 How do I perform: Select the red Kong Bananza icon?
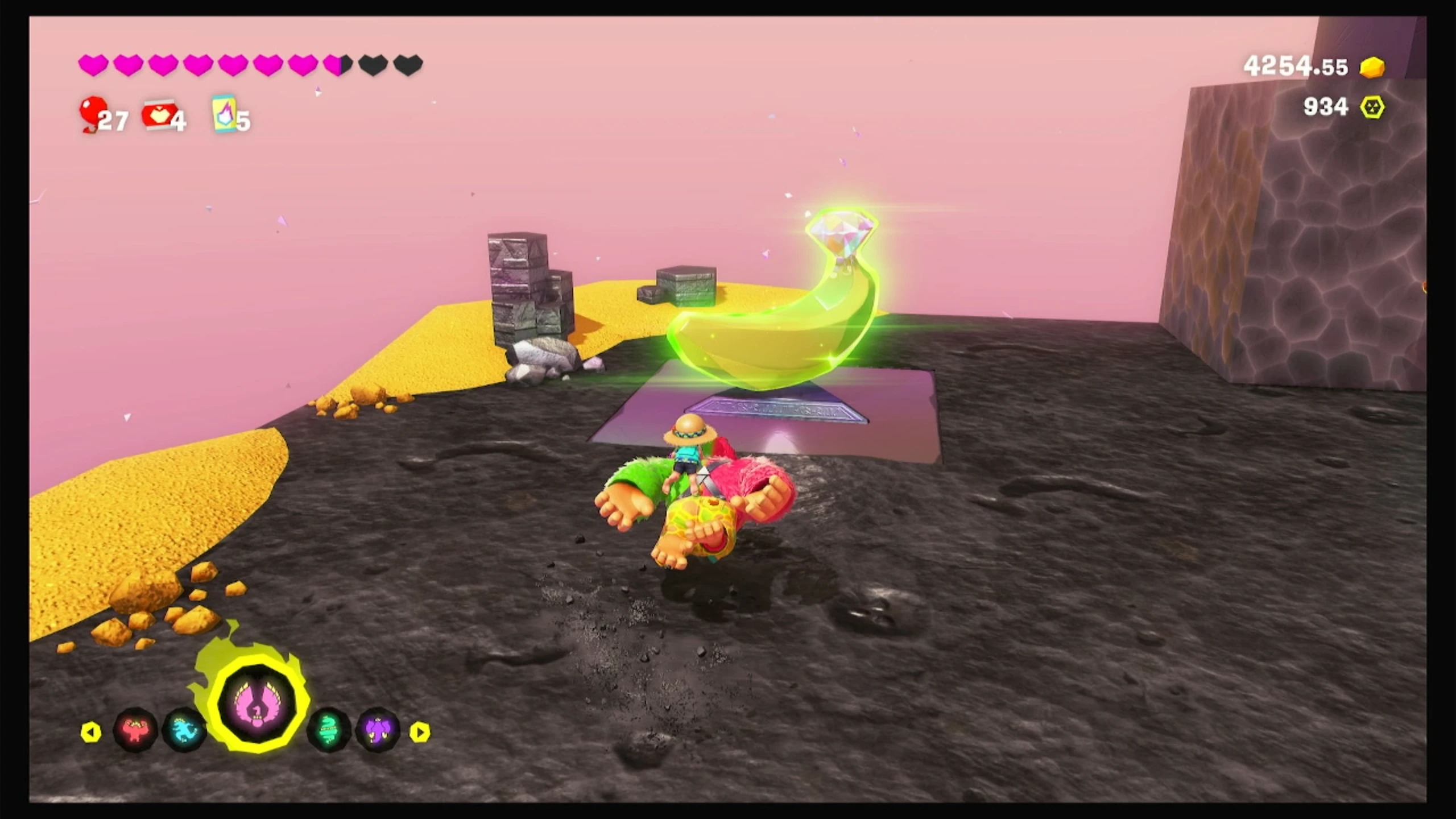point(135,730)
